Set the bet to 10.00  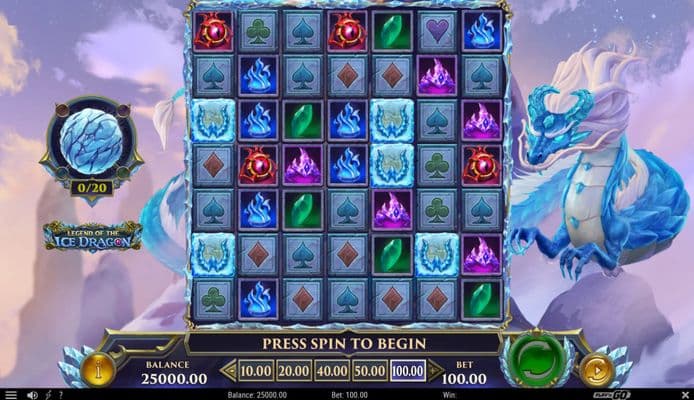pos(256,371)
